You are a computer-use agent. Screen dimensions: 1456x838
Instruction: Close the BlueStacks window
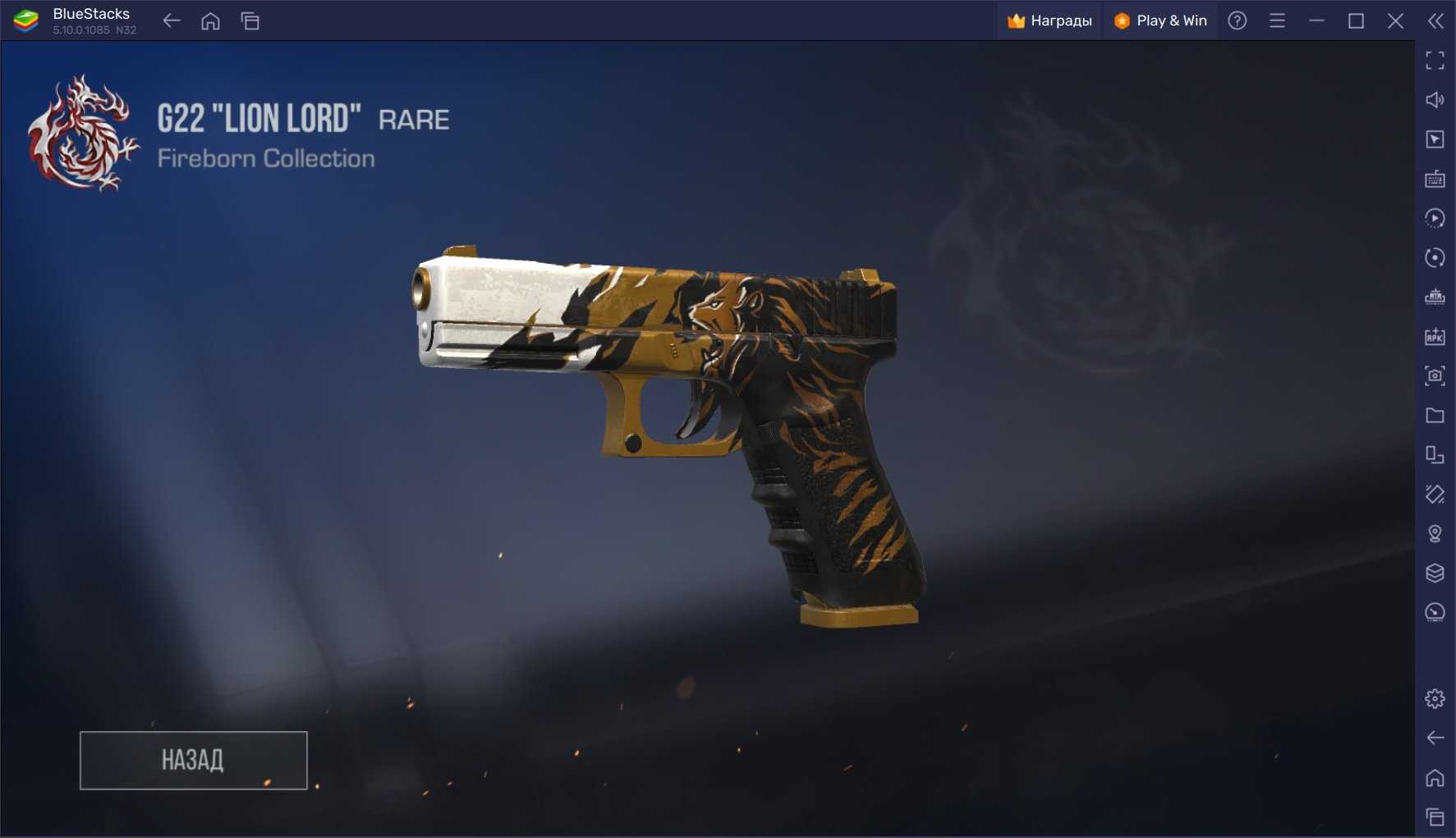coord(1395,21)
